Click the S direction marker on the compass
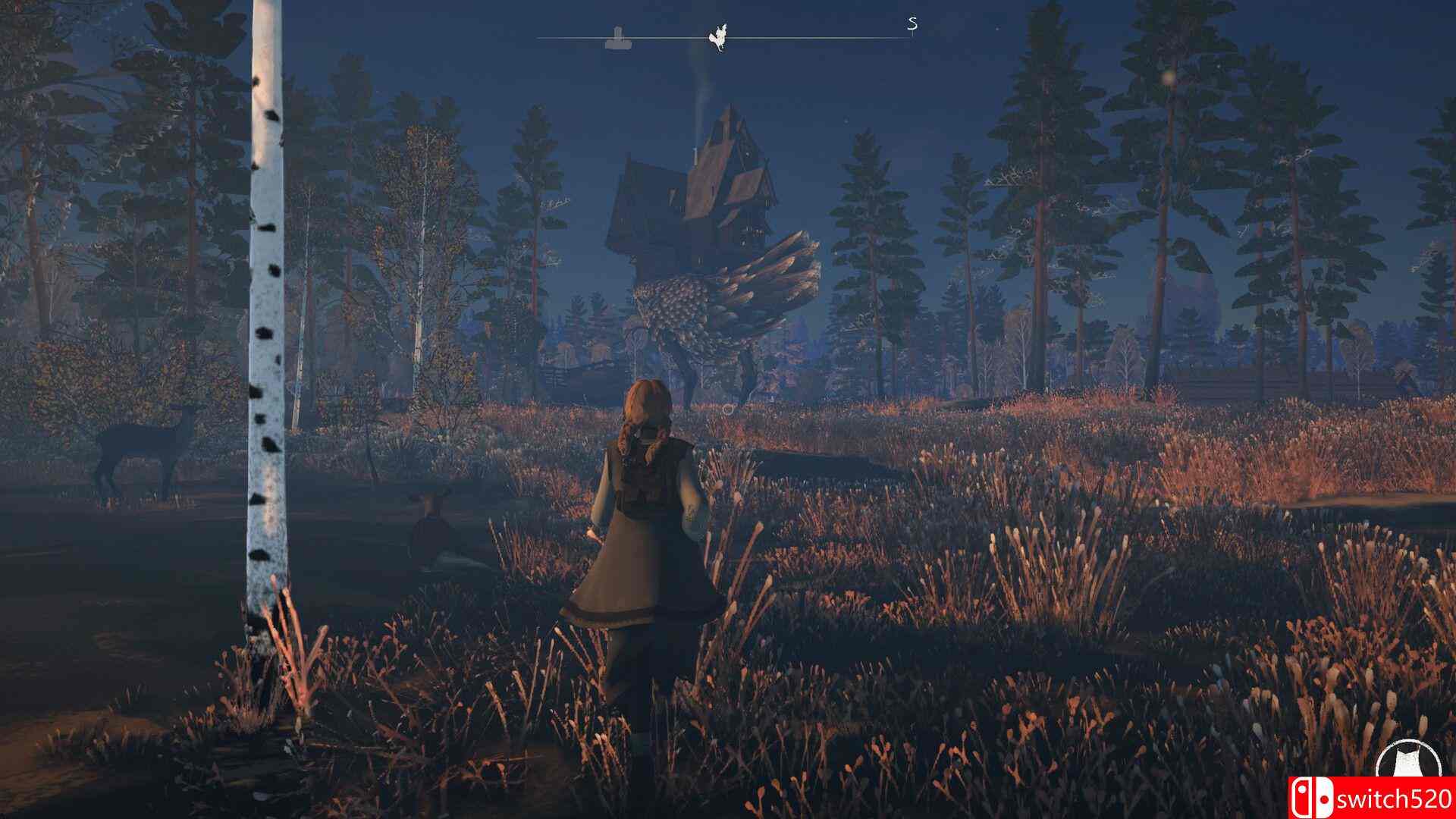This screenshot has height=819, width=1456. pyautogui.click(x=912, y=24)
